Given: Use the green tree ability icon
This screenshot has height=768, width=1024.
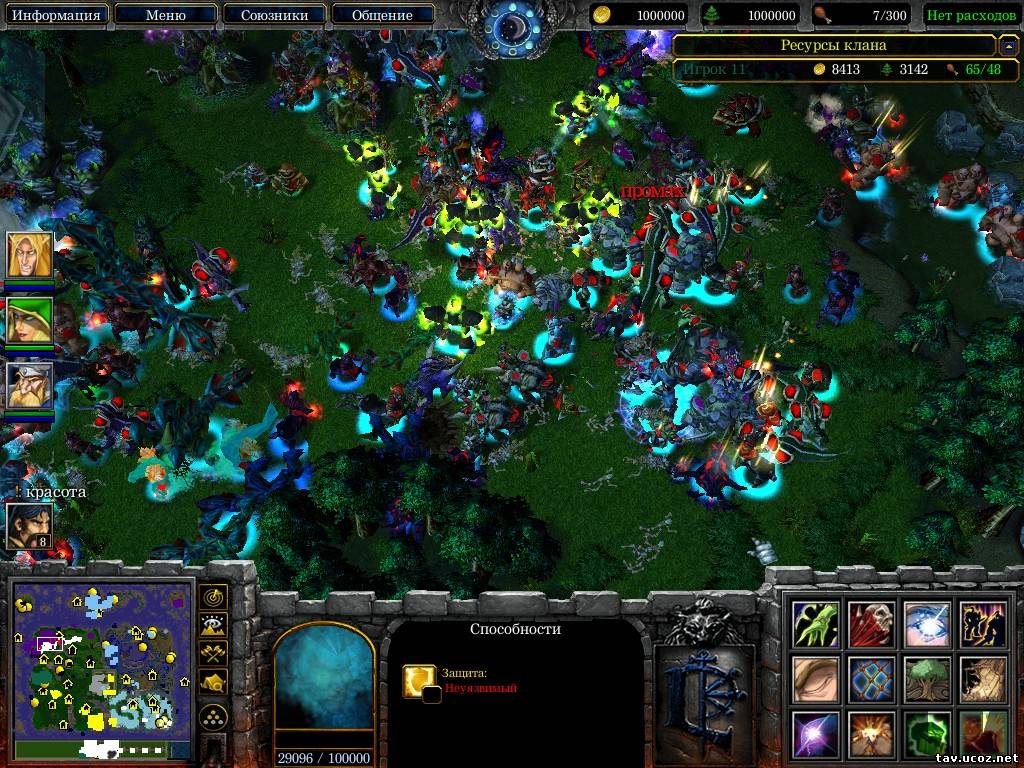Looking at the screenshot, I should click(x=927, y=679).
